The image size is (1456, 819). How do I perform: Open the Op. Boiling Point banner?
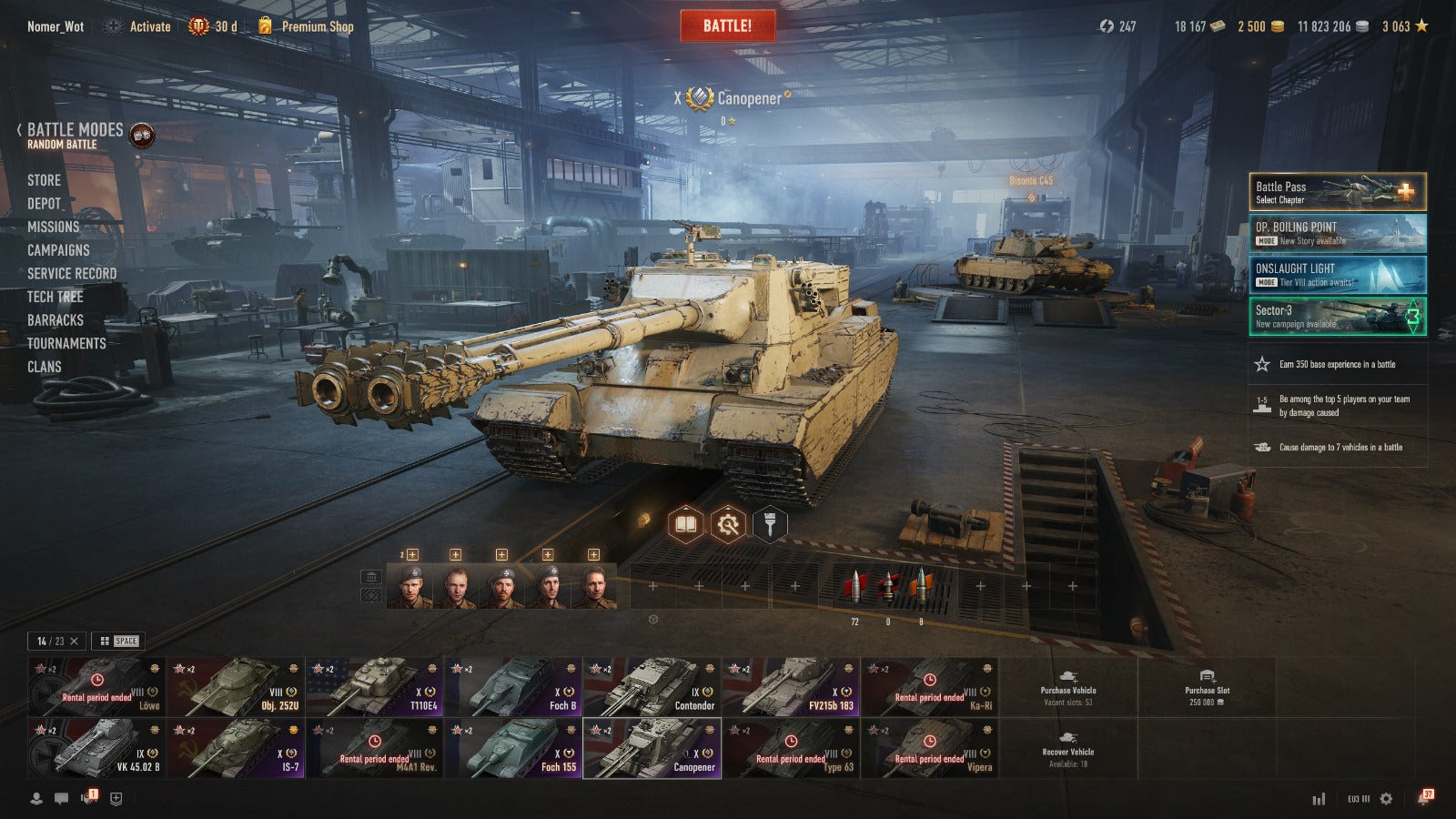pyautogui.click(x=1337, y=233)
